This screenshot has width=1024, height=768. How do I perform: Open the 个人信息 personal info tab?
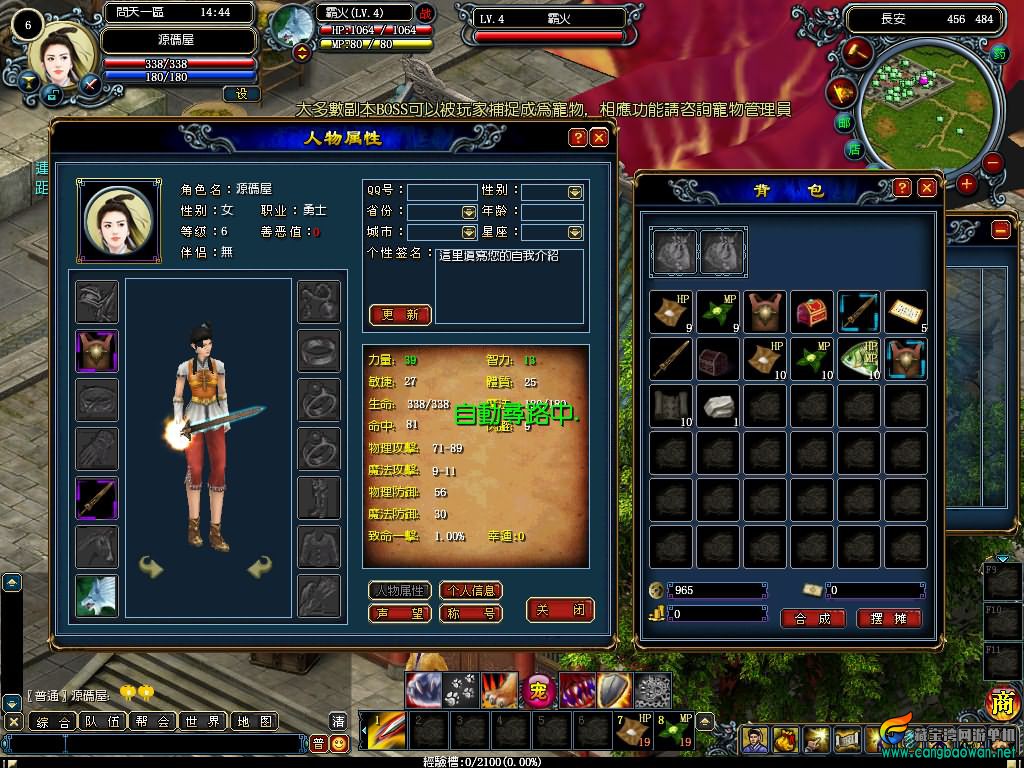pos(470,591)
